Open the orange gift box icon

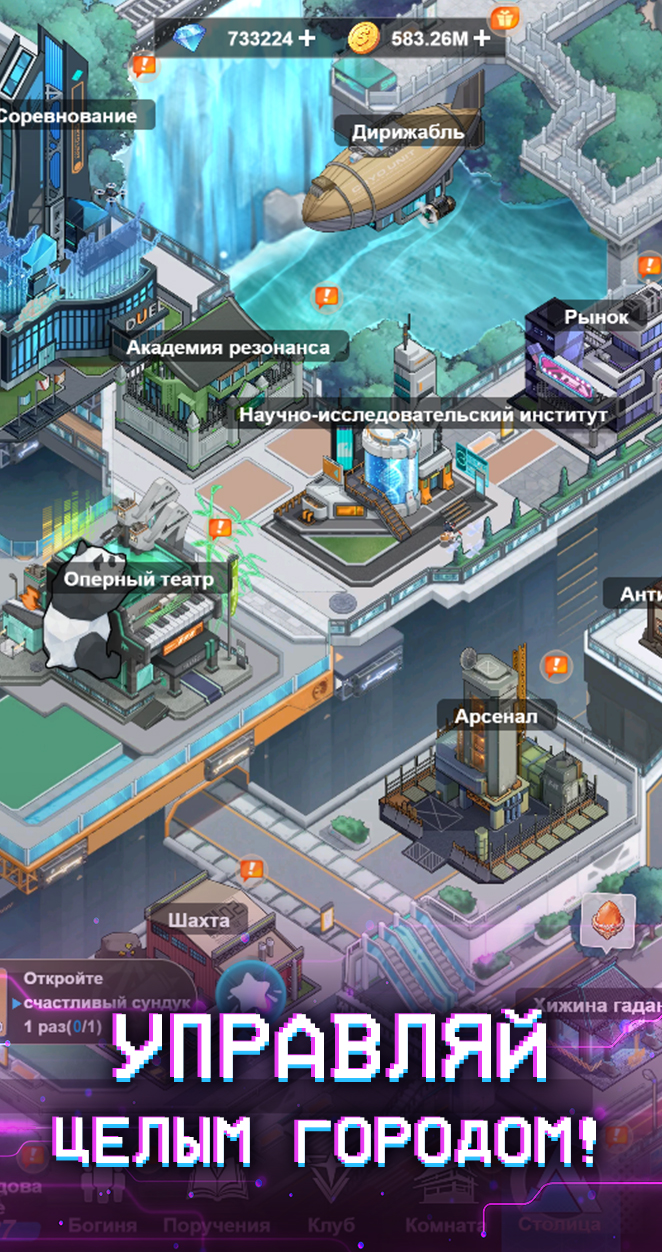coord(504,17)
